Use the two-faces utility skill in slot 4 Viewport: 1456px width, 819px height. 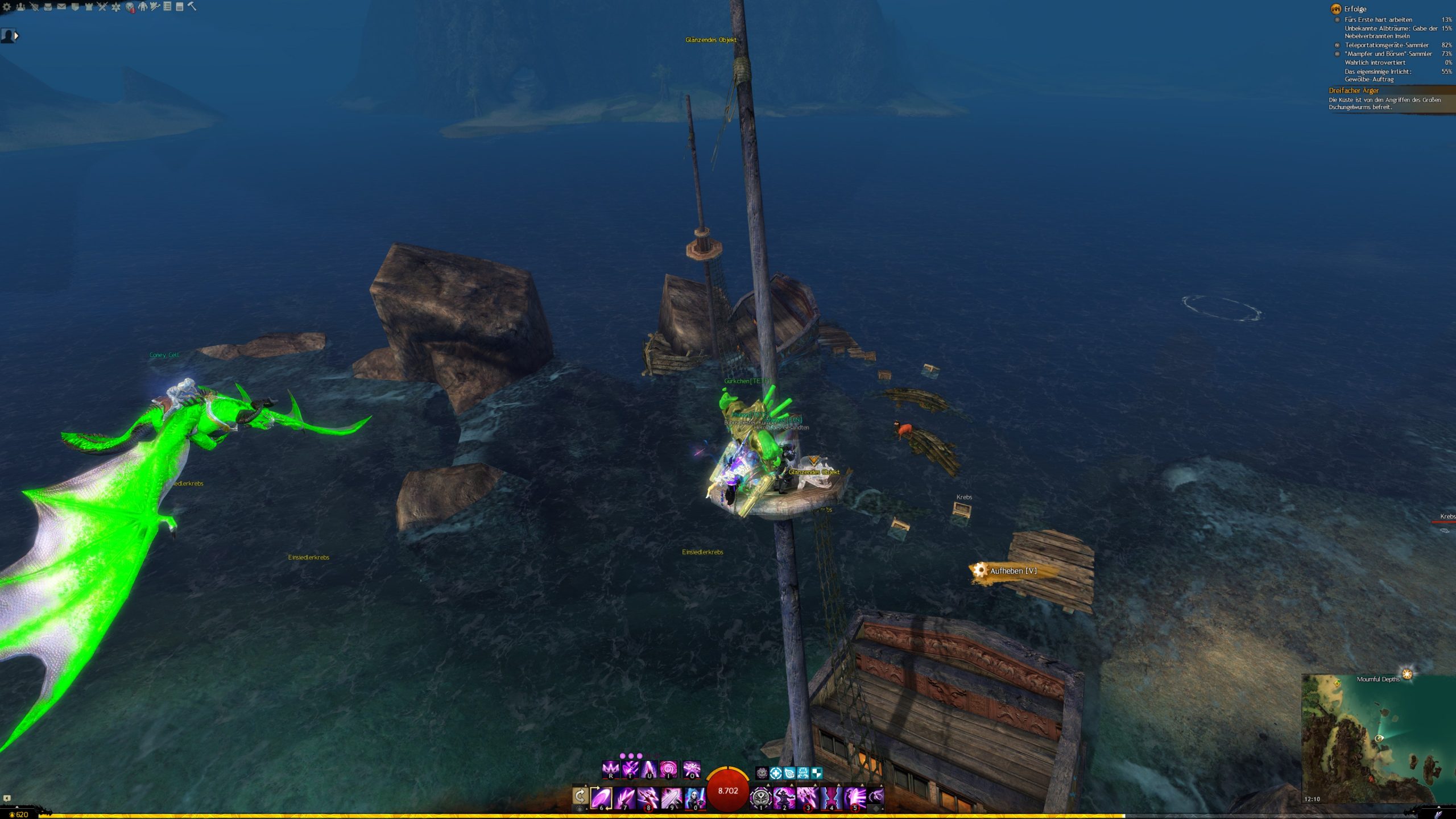[831, 797]
